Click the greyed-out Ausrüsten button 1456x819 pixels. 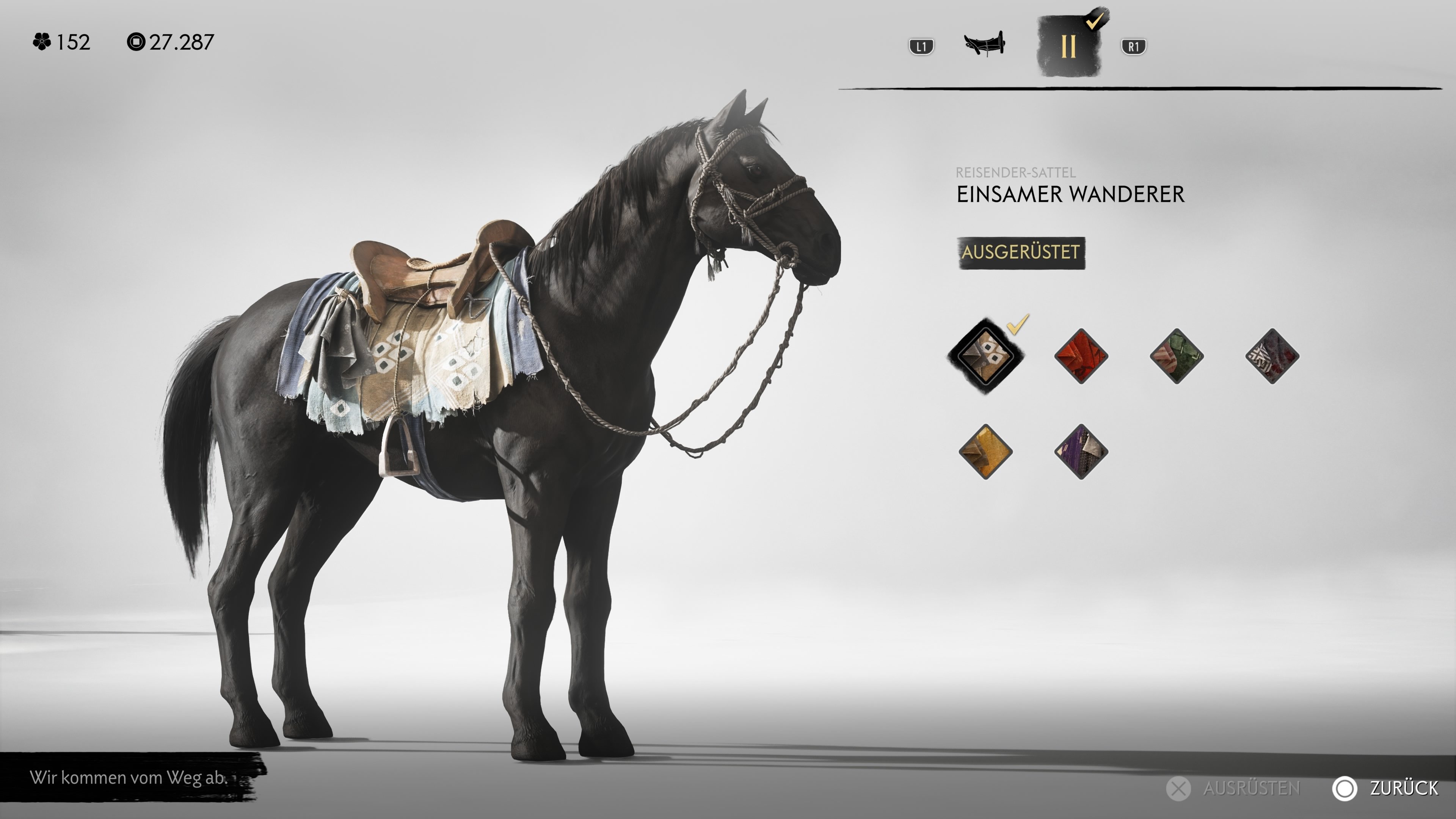1235,788
